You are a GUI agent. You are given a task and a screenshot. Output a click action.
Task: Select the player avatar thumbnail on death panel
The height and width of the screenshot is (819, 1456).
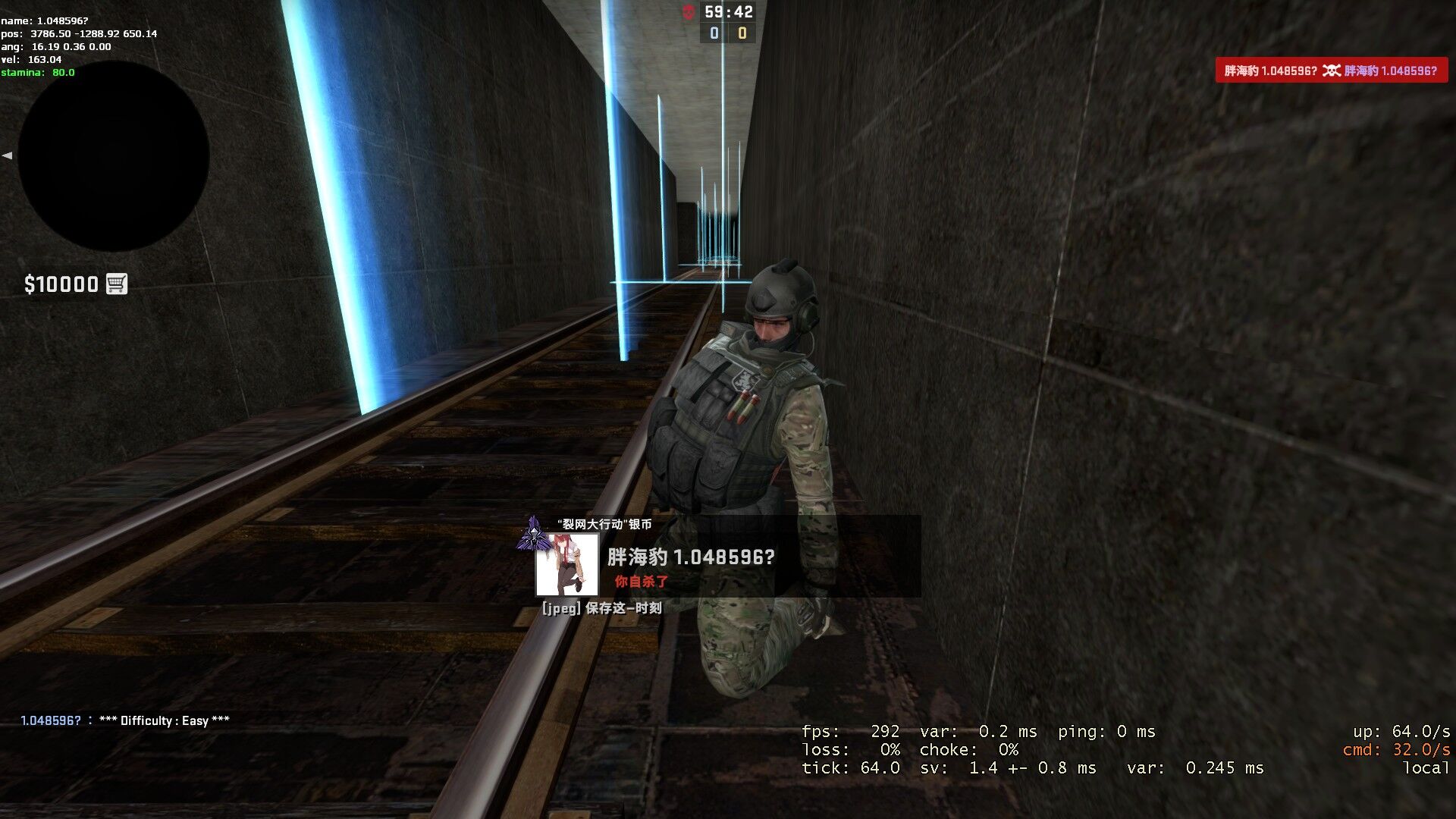click(x=566, y=564)
